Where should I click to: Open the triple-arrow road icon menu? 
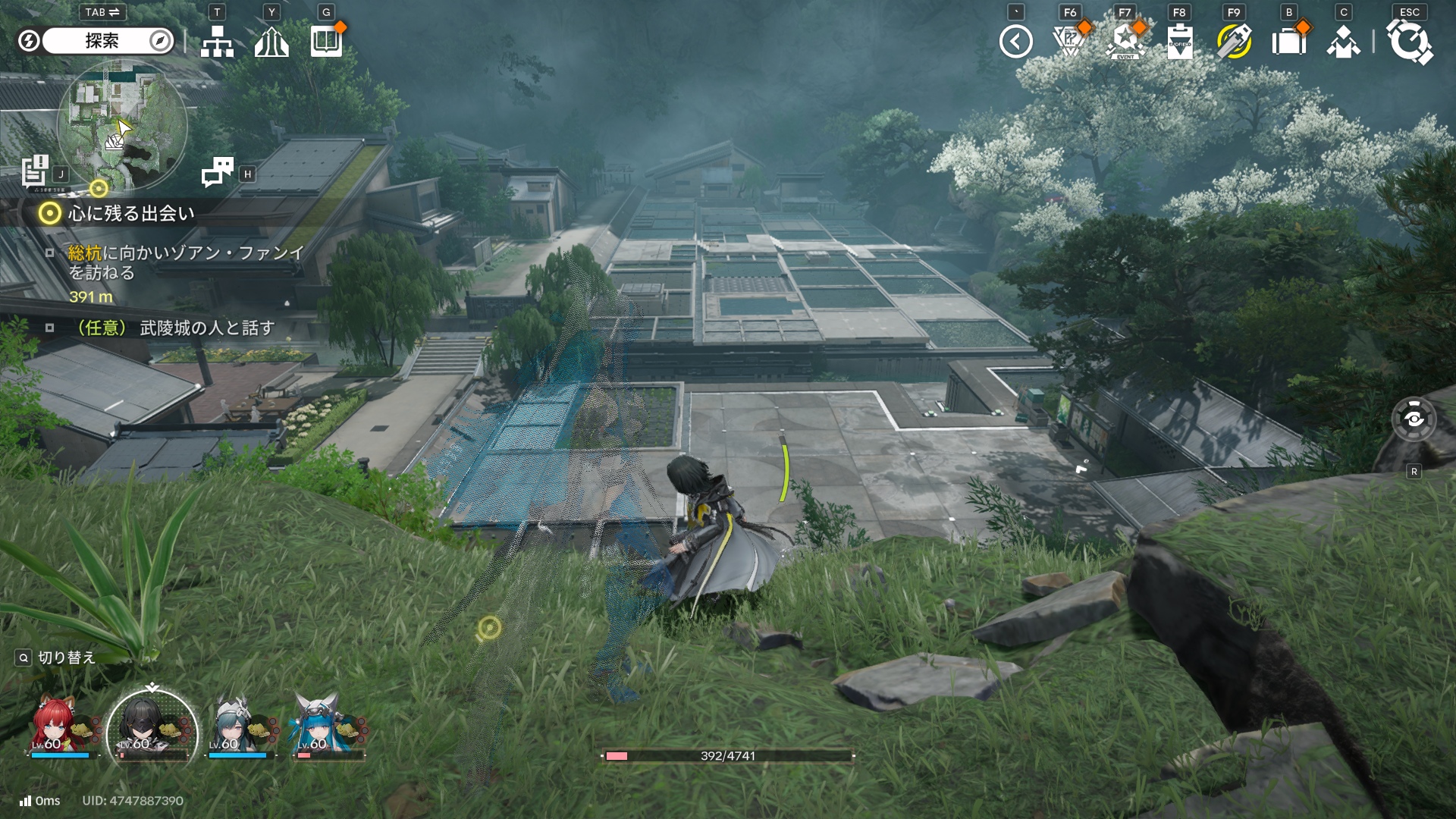pyautogui.click(x=271, y=42)
